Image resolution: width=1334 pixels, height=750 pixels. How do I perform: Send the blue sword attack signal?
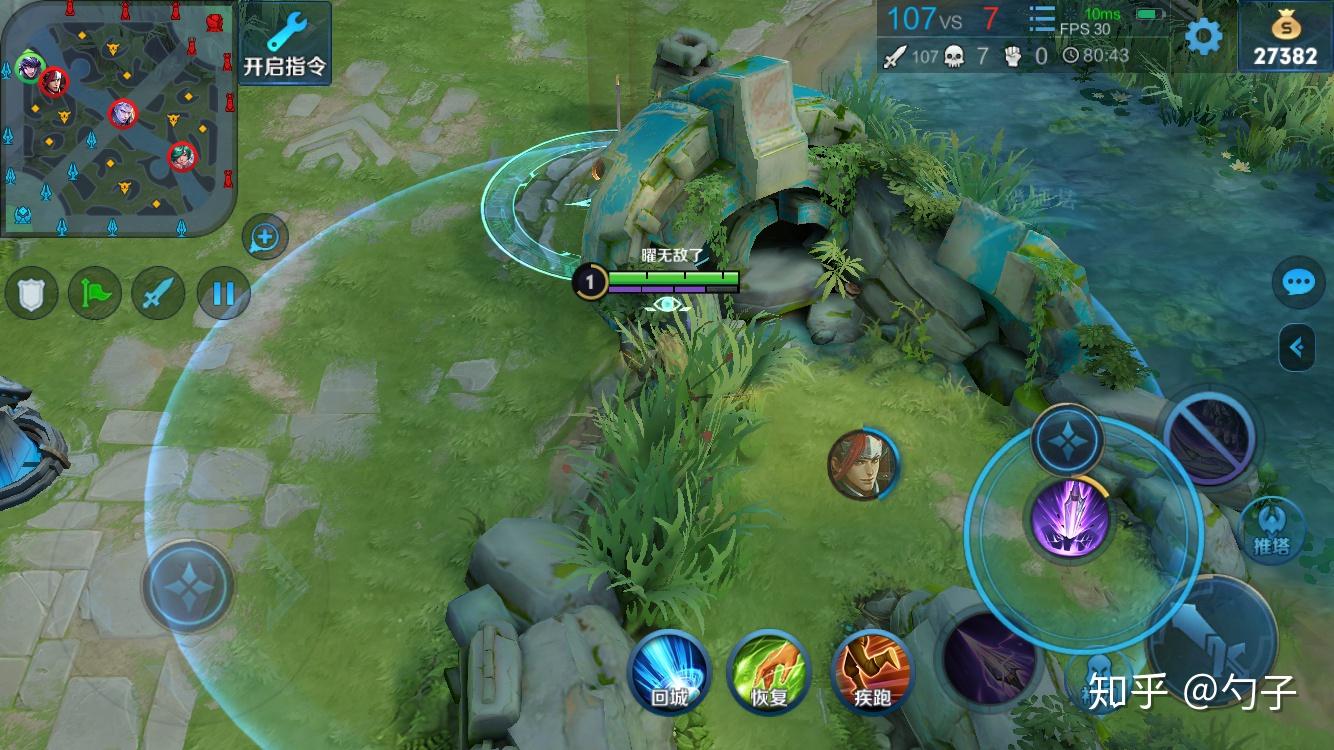point(159,294)
